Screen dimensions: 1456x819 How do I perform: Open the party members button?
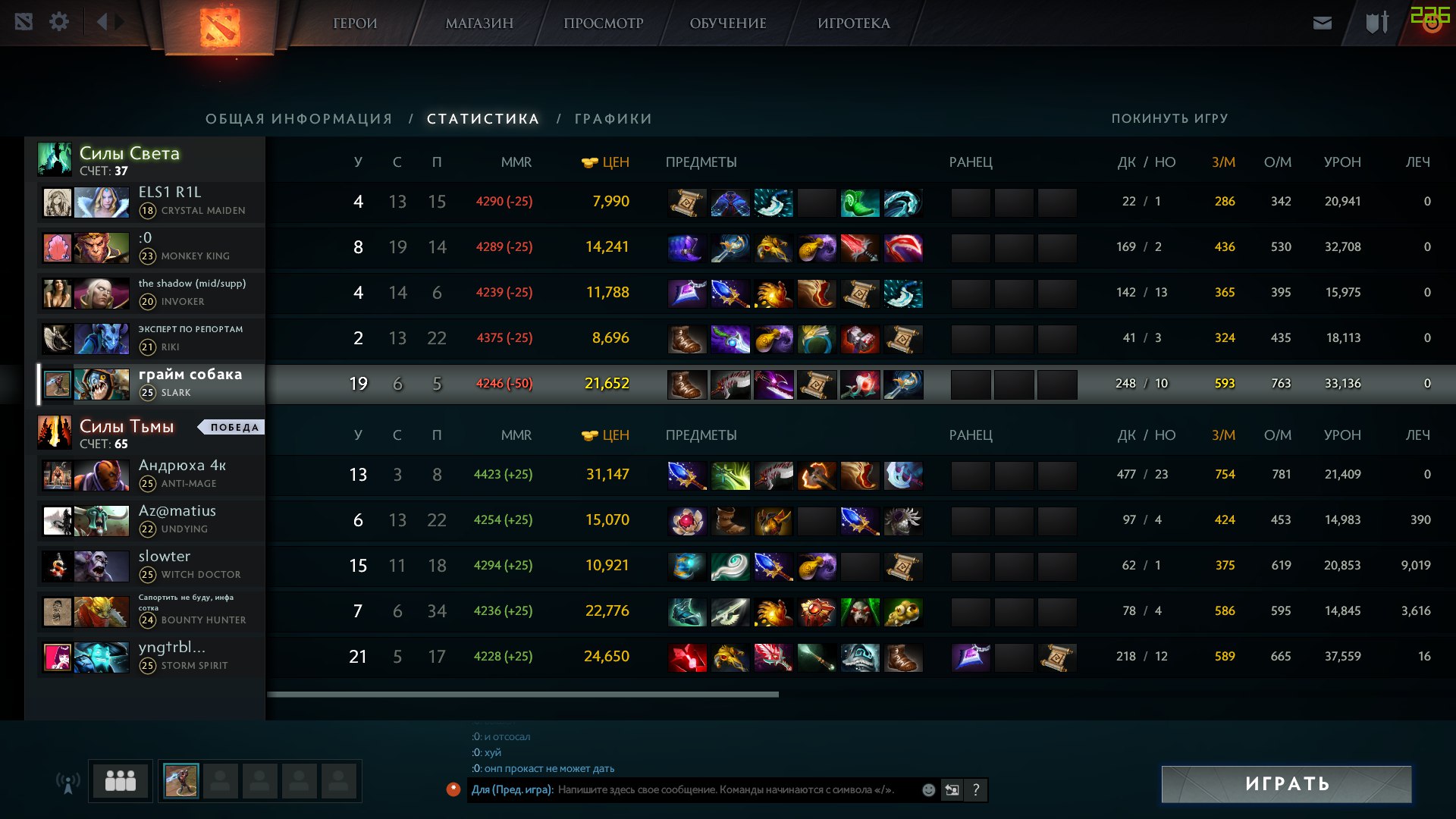(x=120, y=780)
